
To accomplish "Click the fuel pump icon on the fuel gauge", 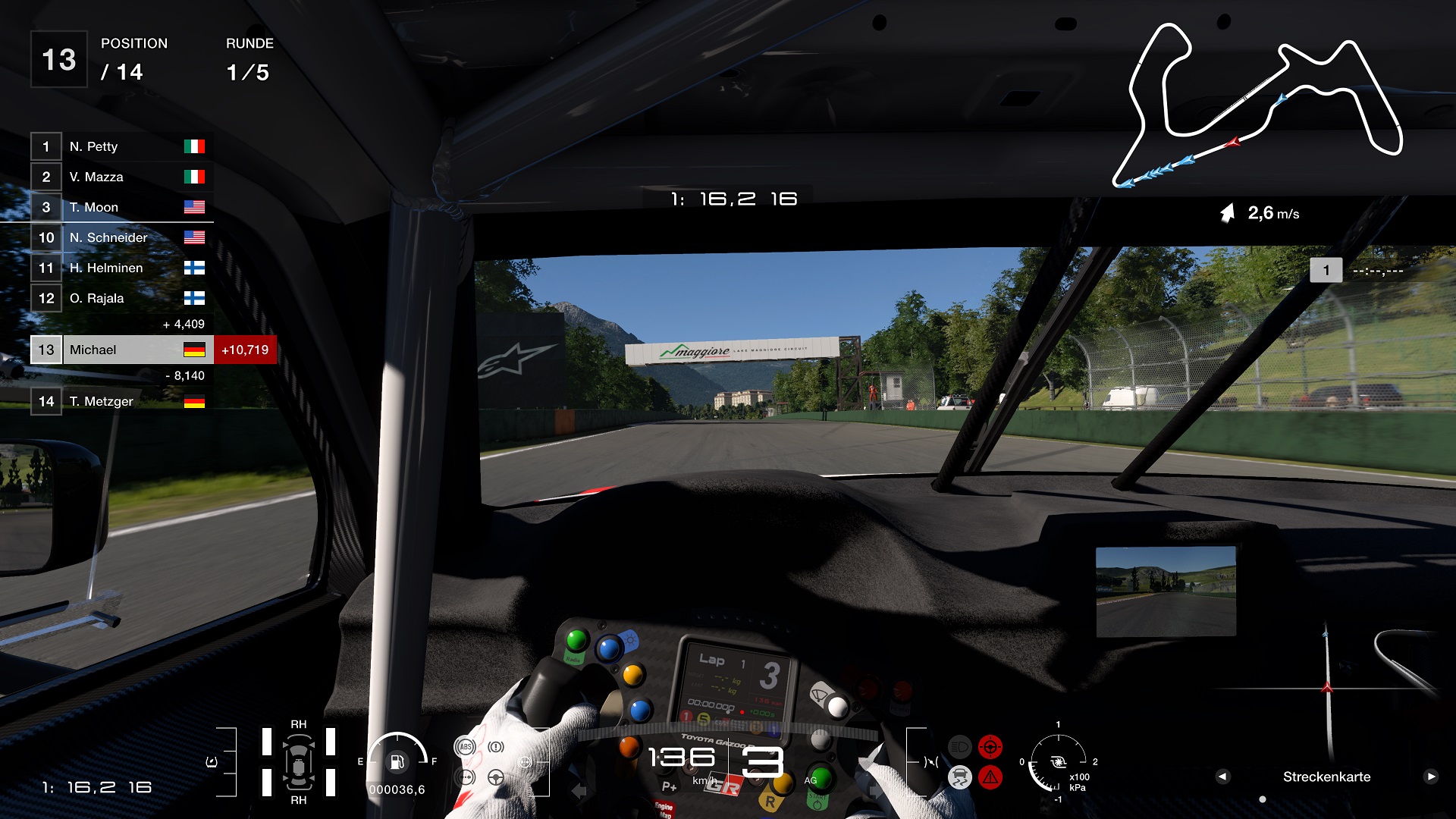I will [397, 763].
